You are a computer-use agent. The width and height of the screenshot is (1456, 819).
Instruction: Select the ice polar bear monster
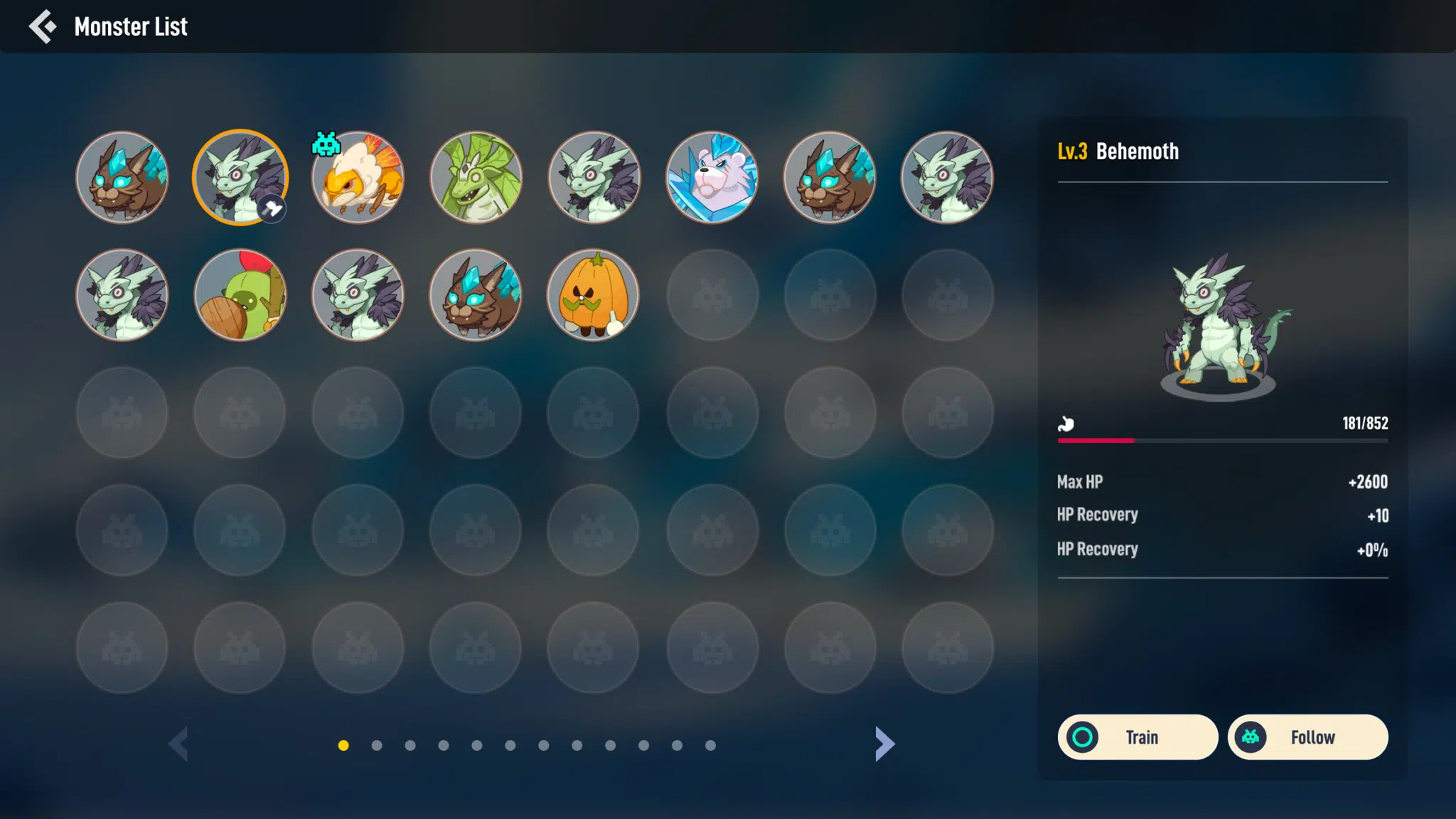coord(712,177)
